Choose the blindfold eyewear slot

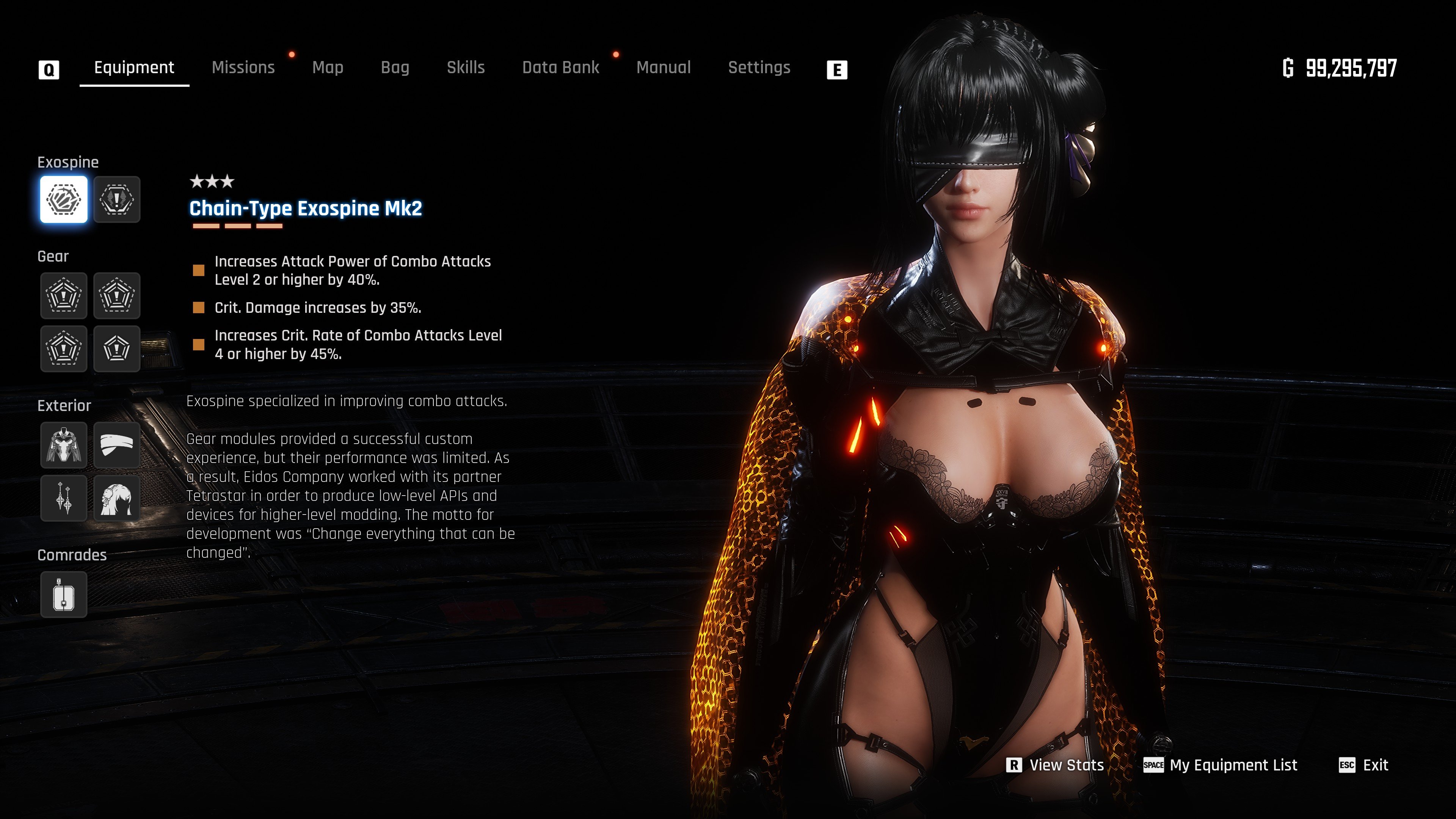pos(117,445)
